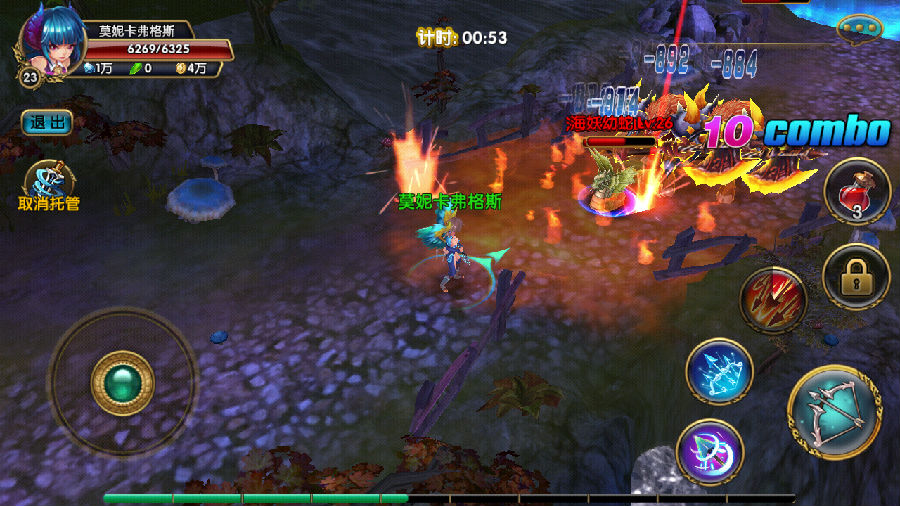Fire the main bow attack button
This screenshot has height=506, width=900.
click(834, 411)
